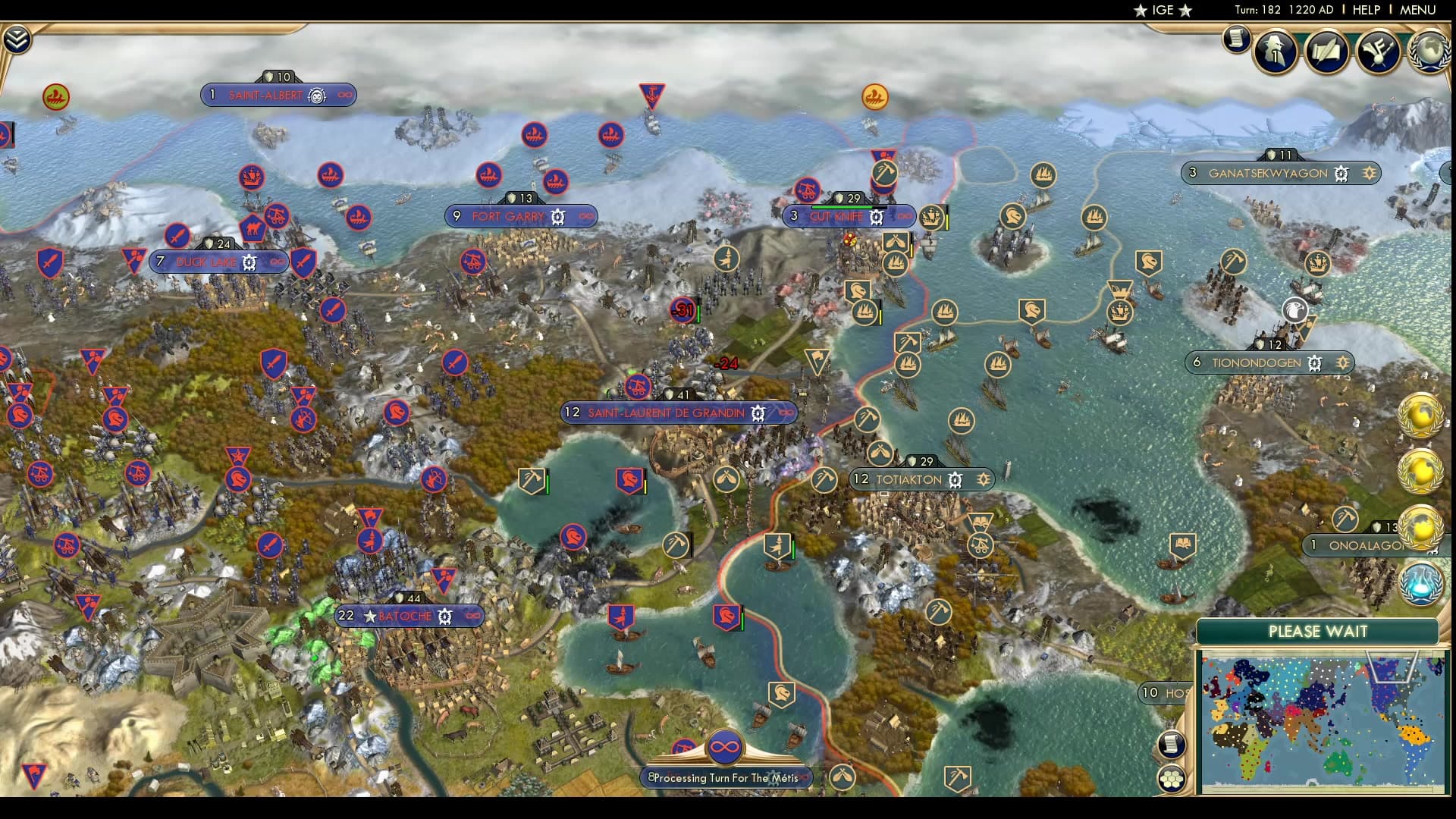
Task: Open the HELP menu item
Action: (1366, 11)
